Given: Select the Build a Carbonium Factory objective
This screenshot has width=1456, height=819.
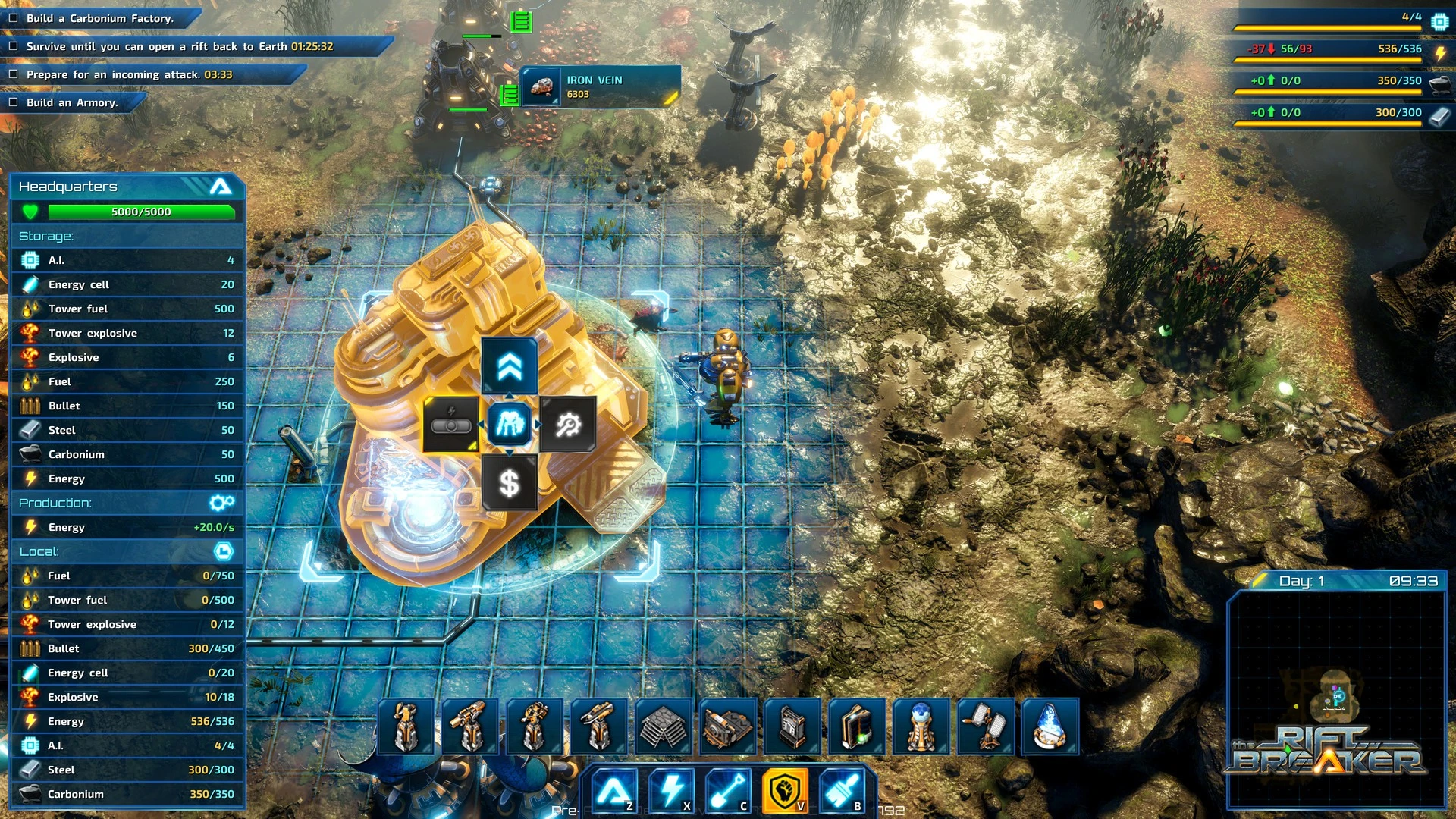Looking at the screenshot, I should click(100, 18).
